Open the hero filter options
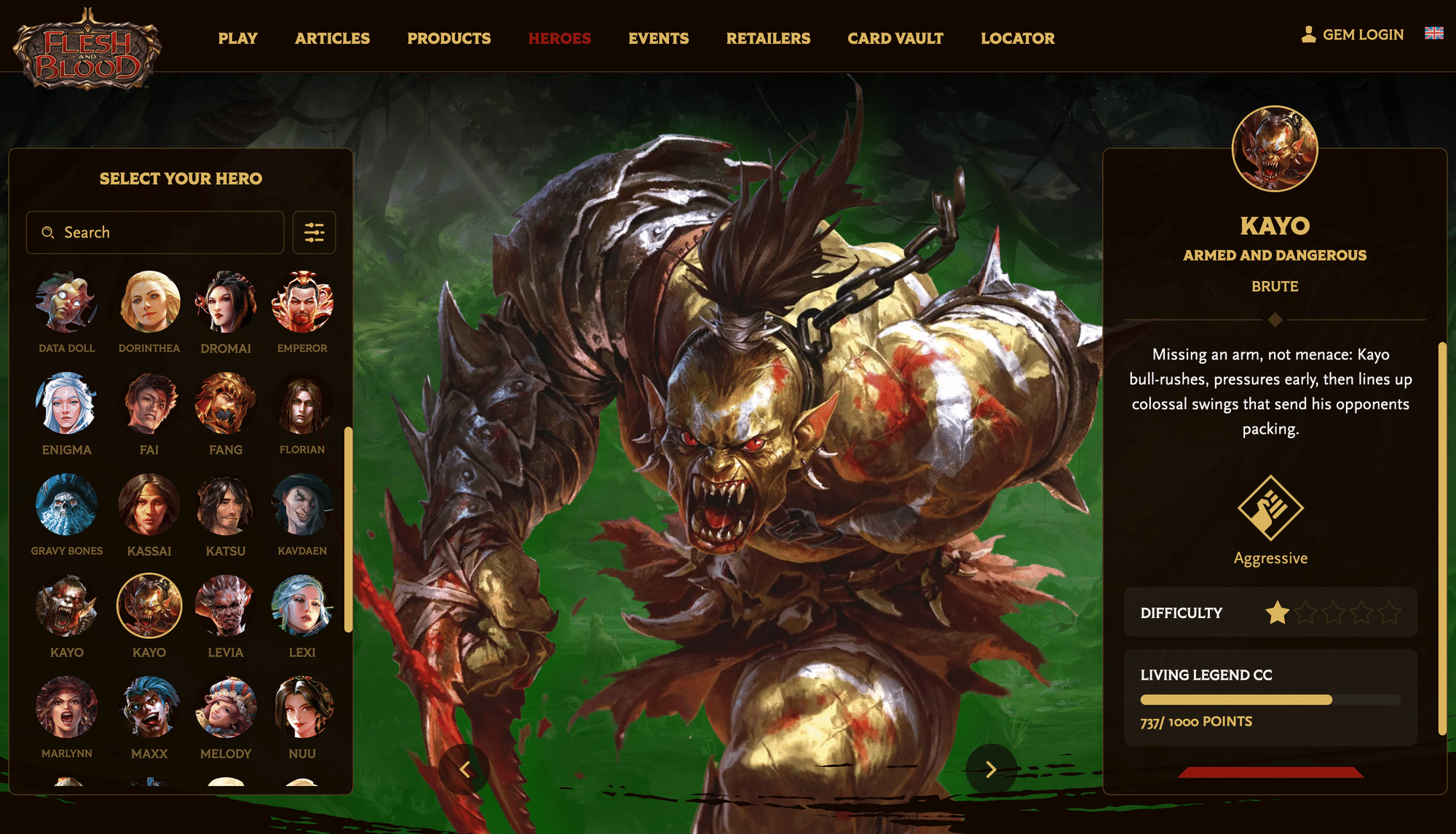The width and height of the screenshot is (1456, 834). click(x=314, y=233)
